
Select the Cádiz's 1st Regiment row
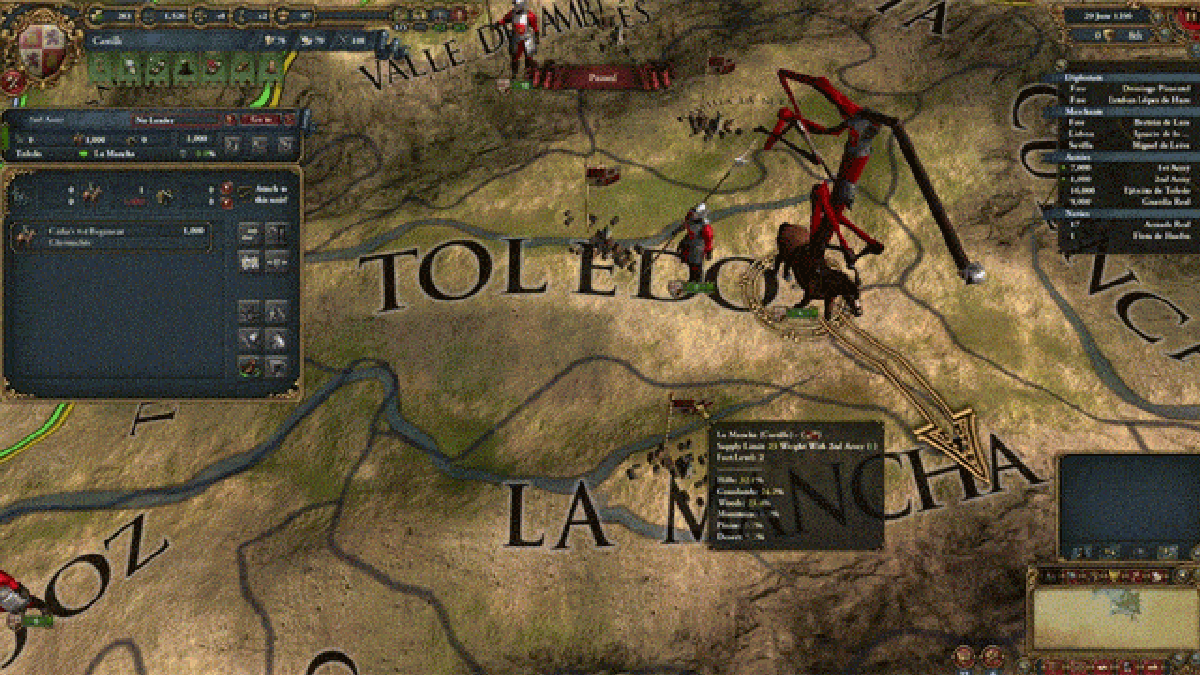112,236
